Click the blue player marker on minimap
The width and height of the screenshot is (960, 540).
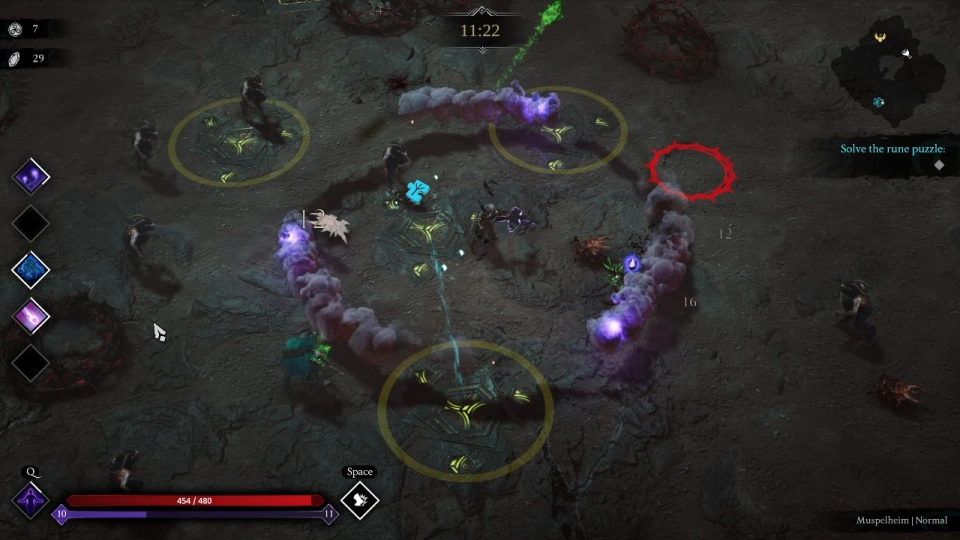(877, 102)
